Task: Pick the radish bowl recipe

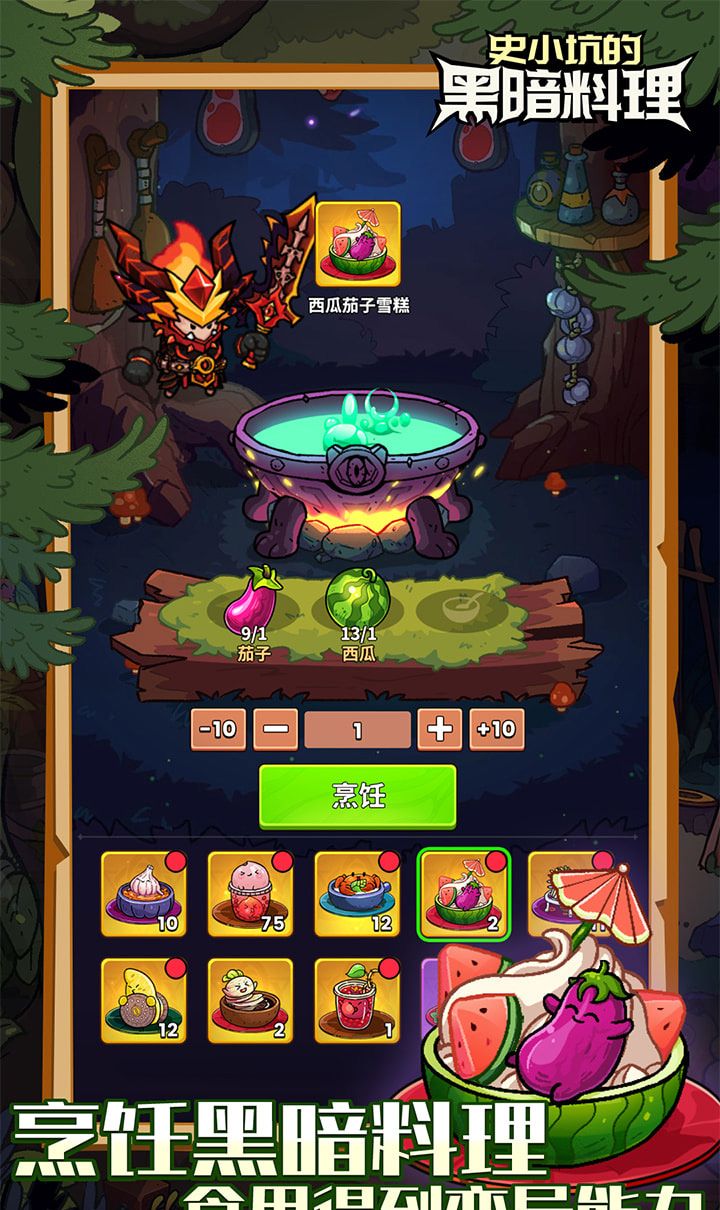Action: tap(250, 1001)
